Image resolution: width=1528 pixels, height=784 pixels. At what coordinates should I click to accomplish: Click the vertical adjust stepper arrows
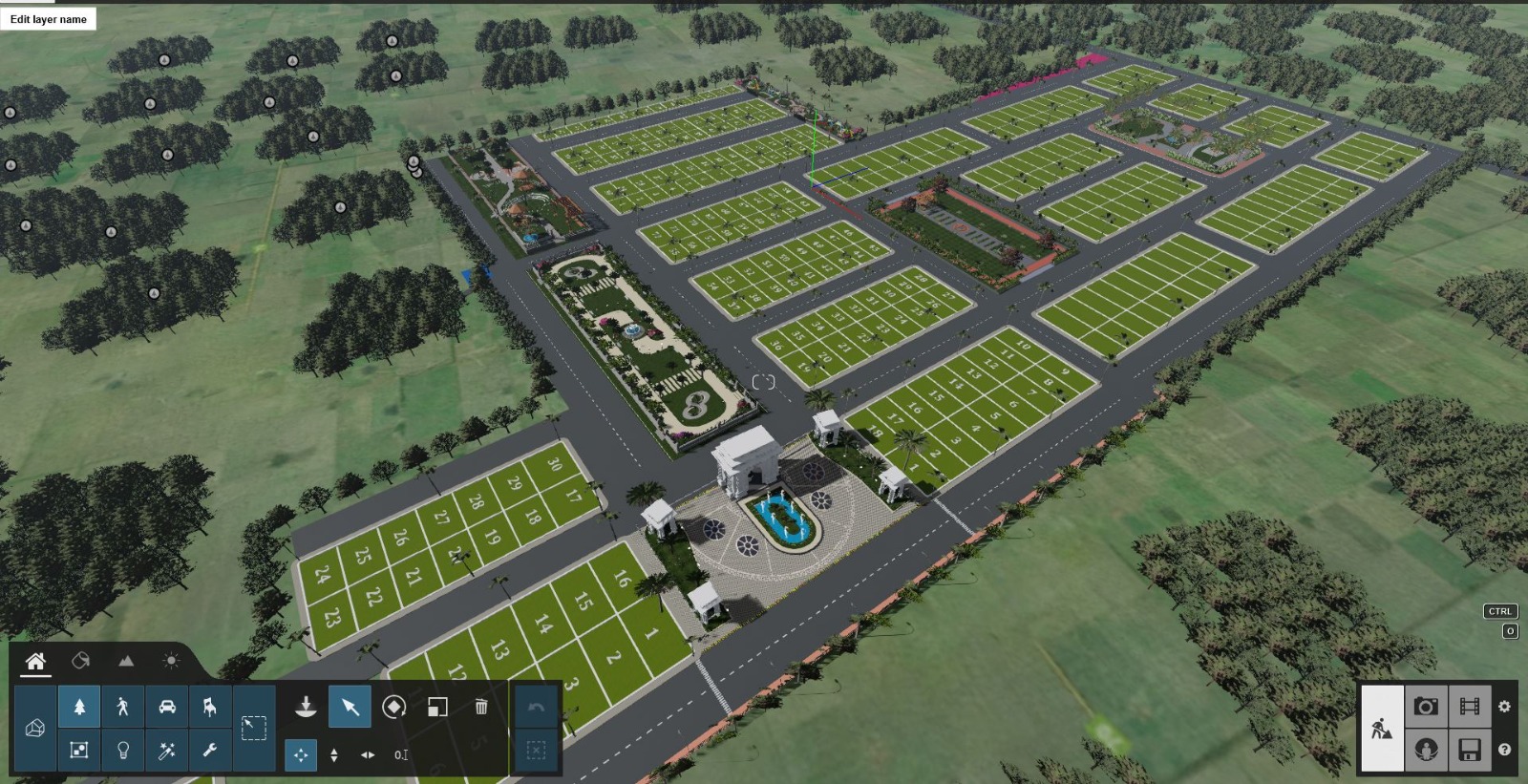point(333,754)
